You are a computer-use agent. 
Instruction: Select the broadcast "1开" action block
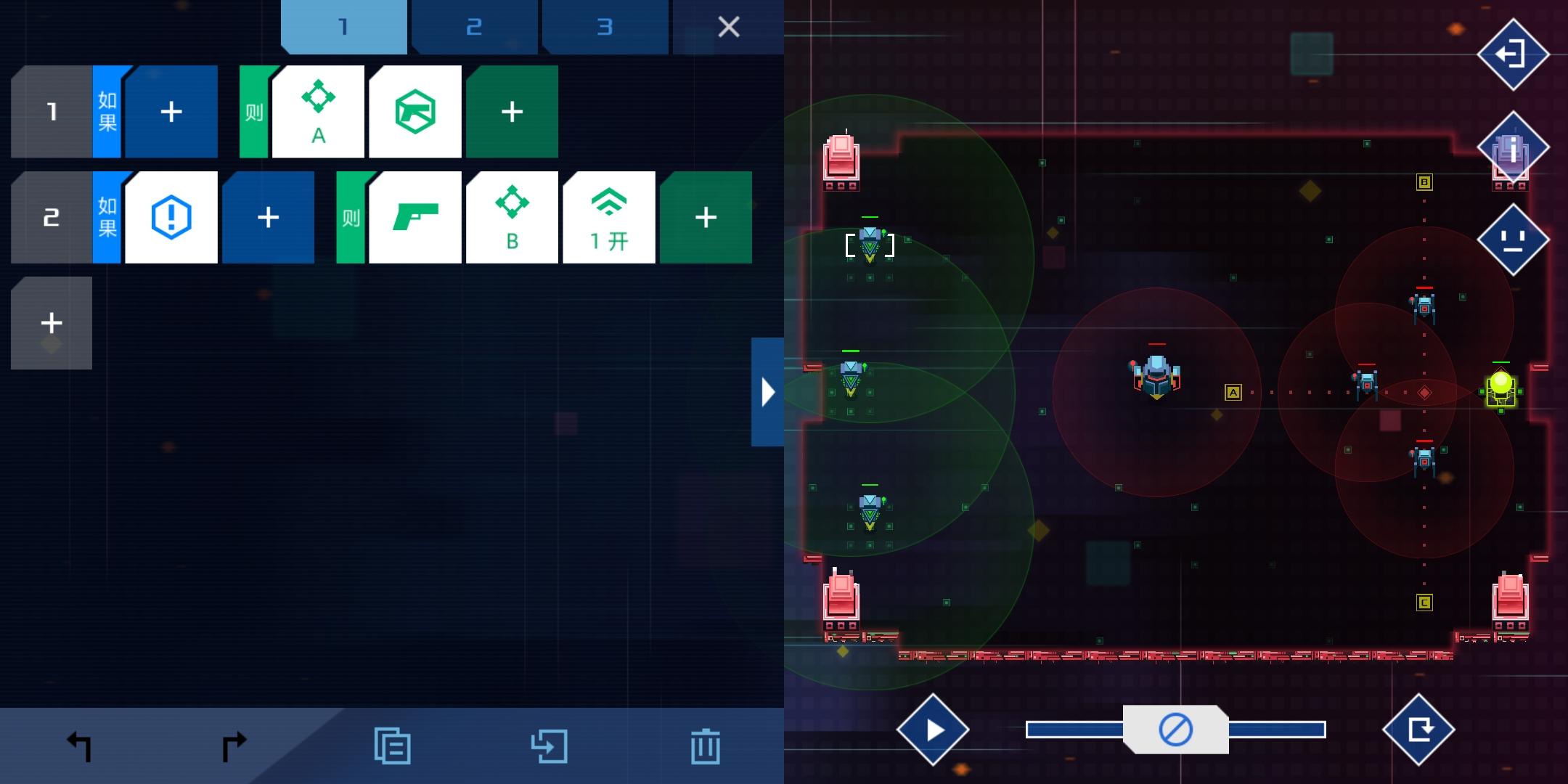[x=610, y=217]
